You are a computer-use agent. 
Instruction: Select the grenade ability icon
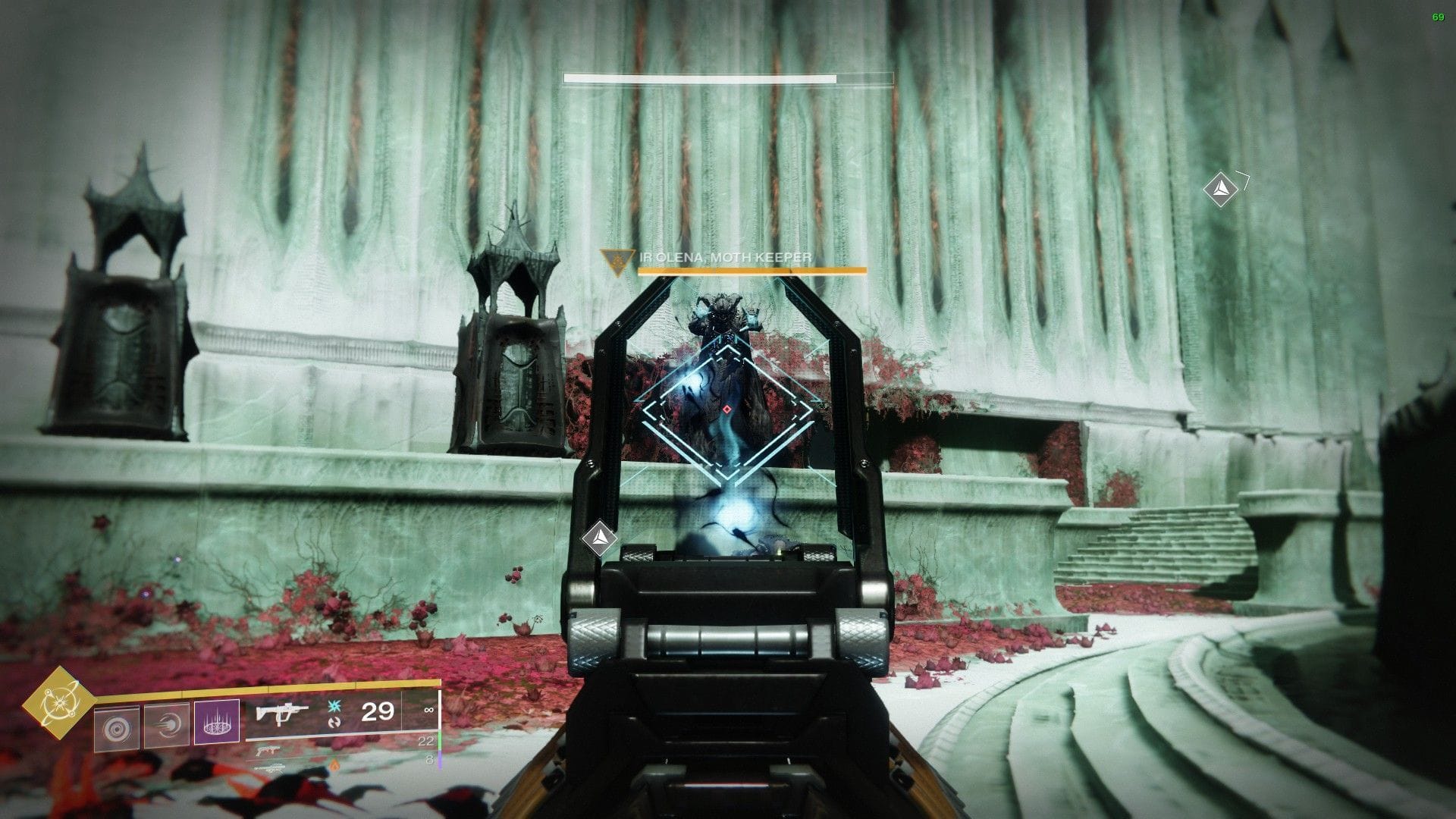(116, 726)
